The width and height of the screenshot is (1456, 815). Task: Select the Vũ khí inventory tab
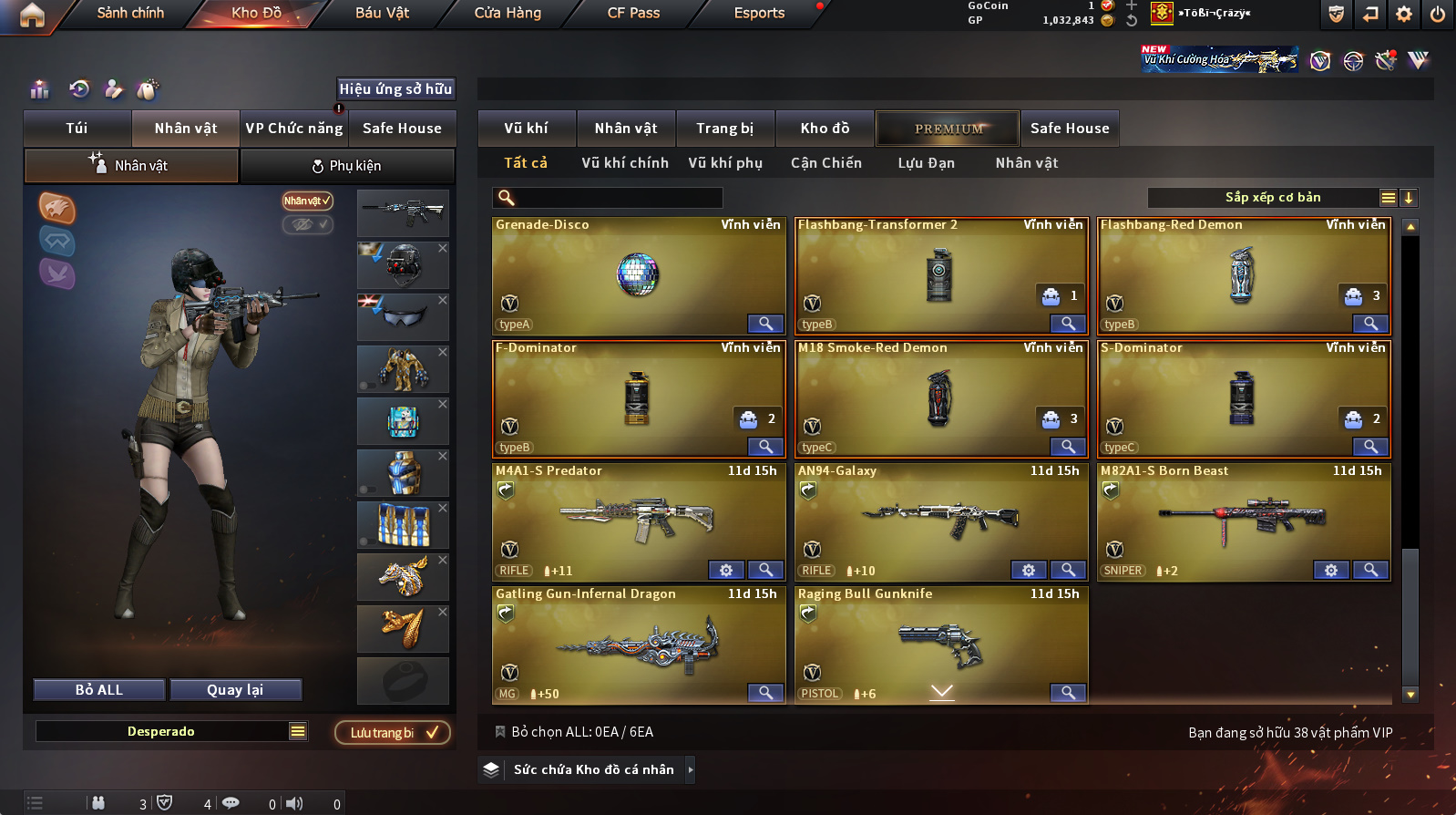[x=526, y=129]
